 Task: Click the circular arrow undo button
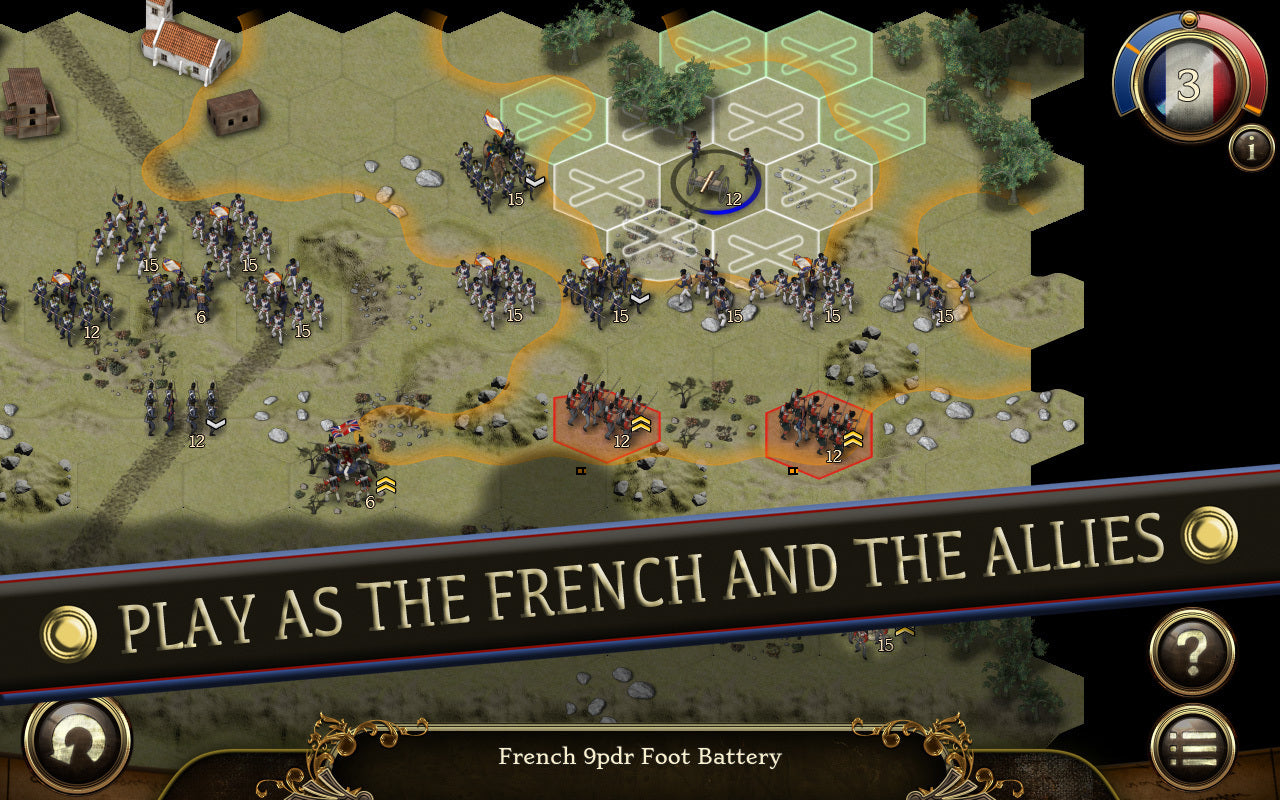pyautogui.click(x=77, y=744)
